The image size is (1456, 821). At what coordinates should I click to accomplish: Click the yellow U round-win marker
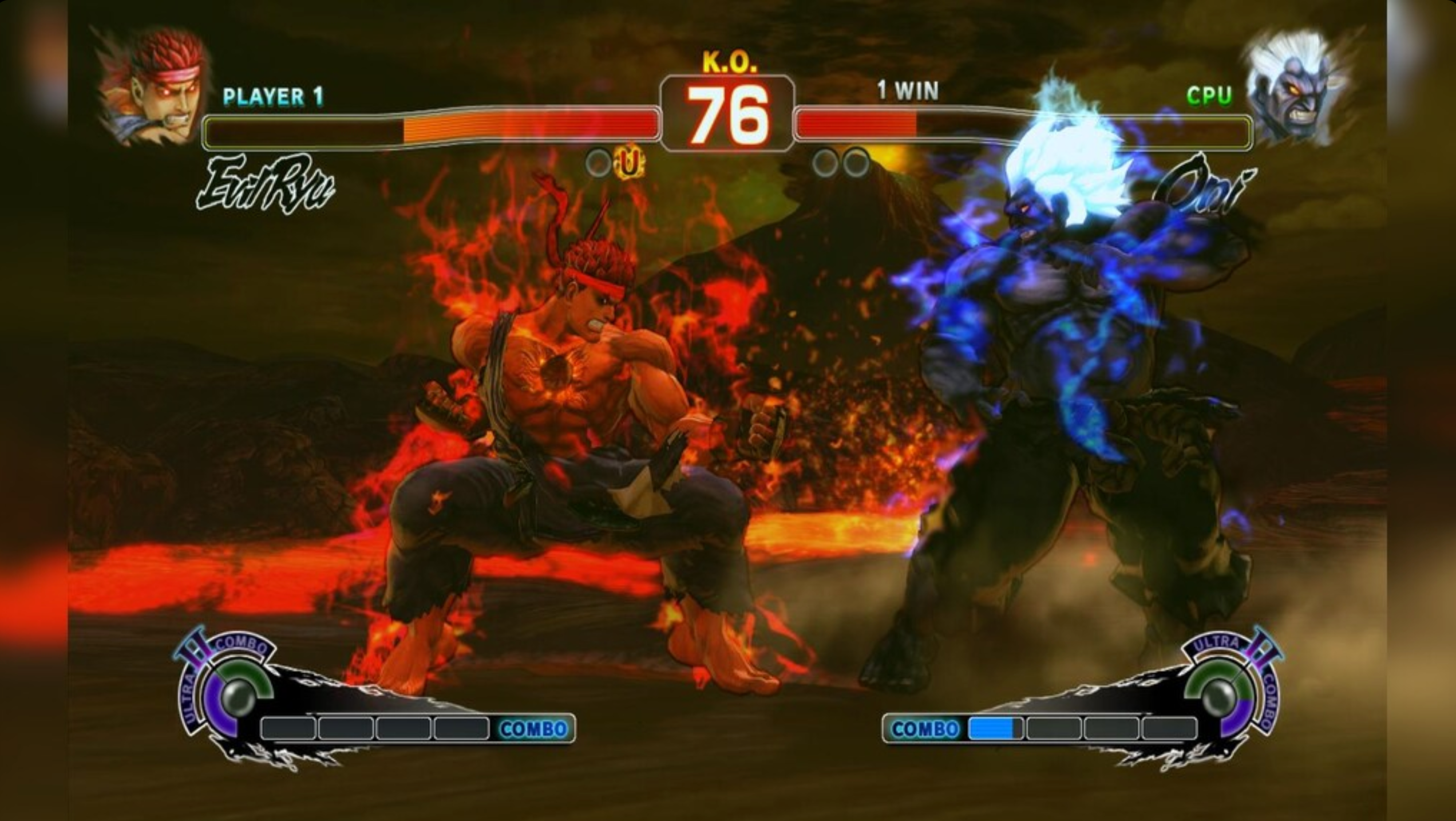(629, 164)
